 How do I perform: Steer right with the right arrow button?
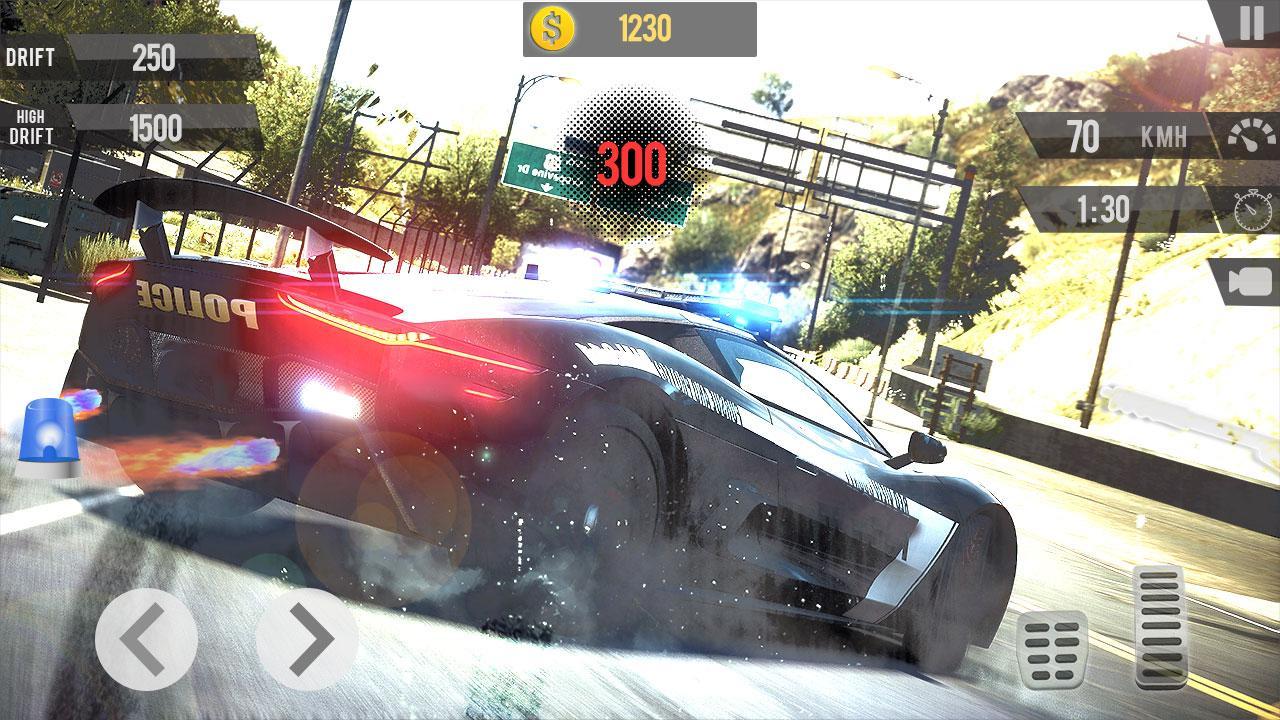click(307, 638)
